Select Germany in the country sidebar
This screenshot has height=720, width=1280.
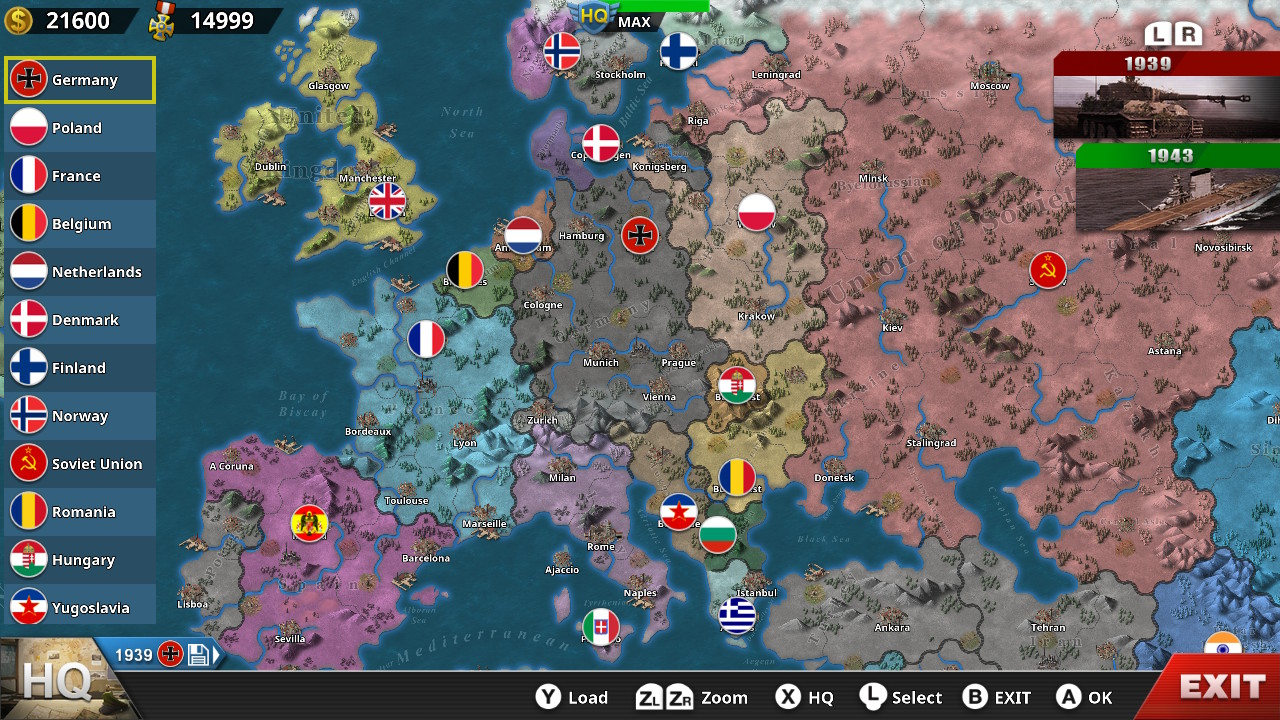[x=80, y=79]
